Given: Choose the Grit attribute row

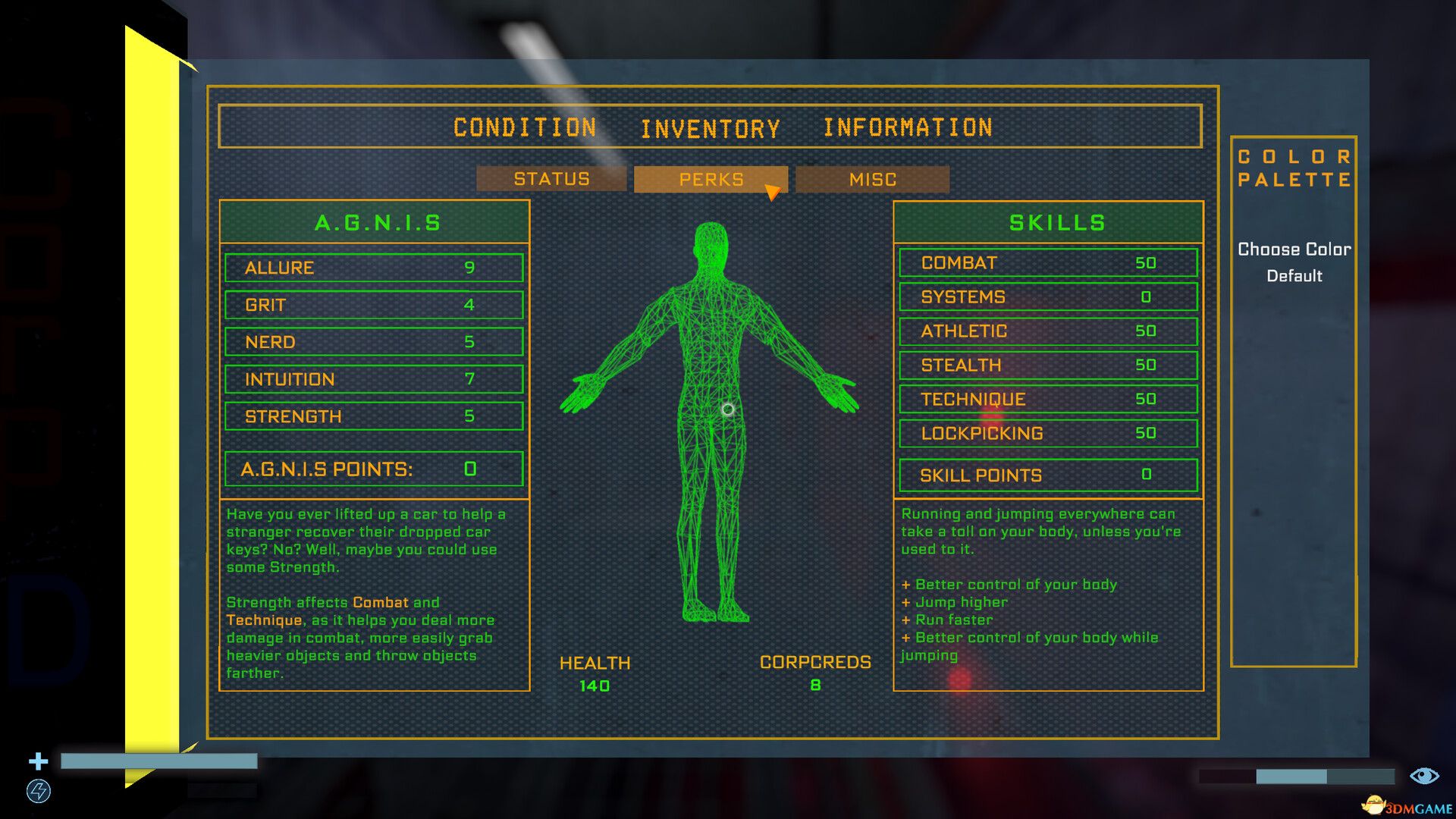Looking at the screenshot, I should coord(374,305).
